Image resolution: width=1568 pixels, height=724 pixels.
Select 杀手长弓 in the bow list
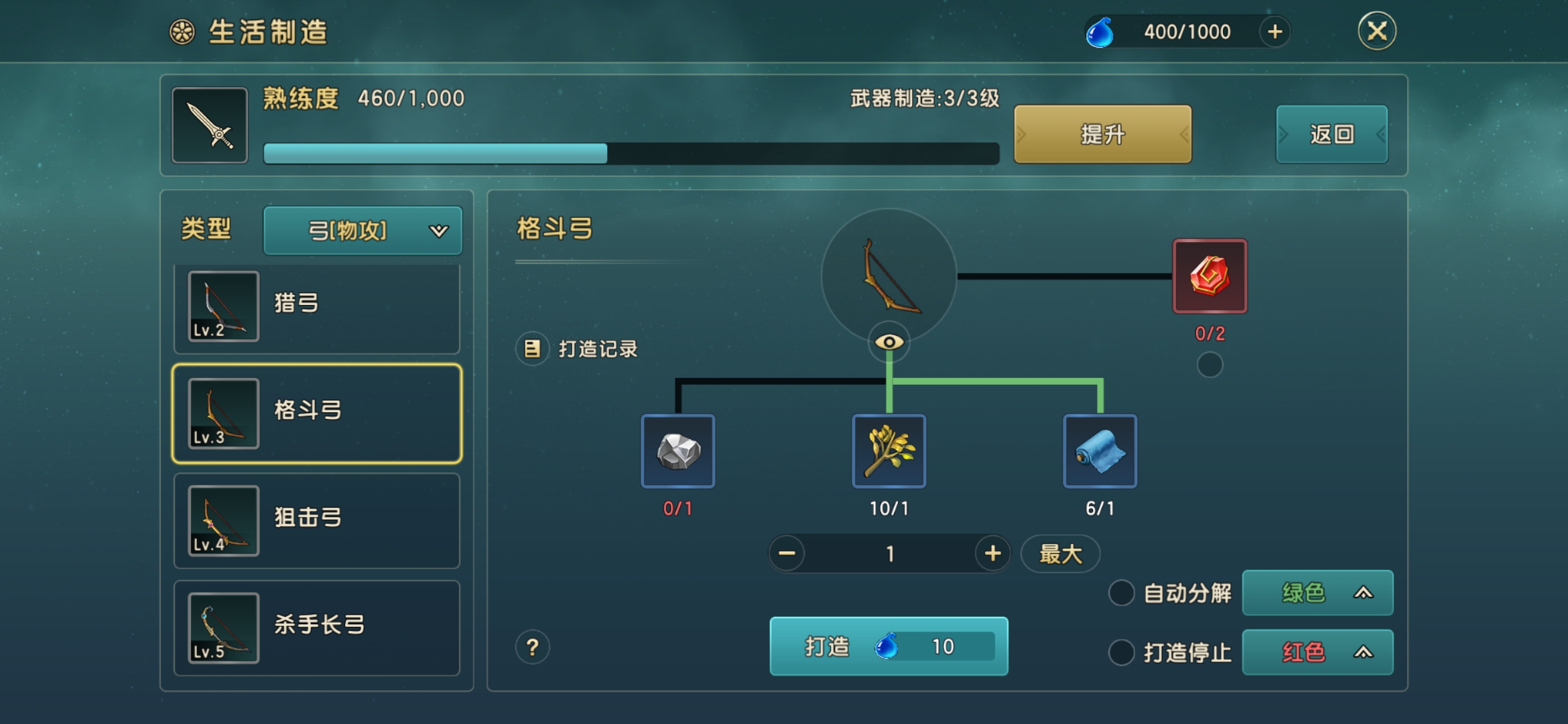(316, 625)
